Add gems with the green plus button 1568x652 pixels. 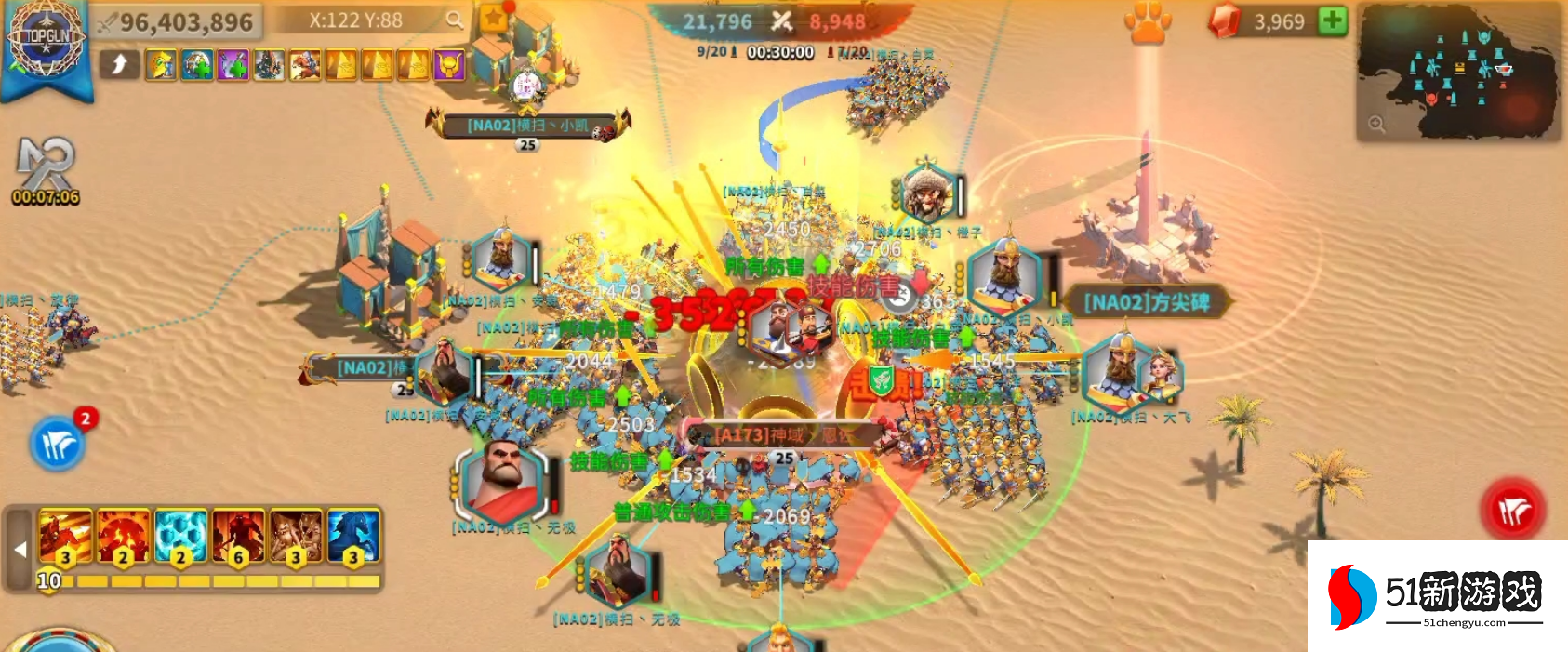[x=1333, y=20]
